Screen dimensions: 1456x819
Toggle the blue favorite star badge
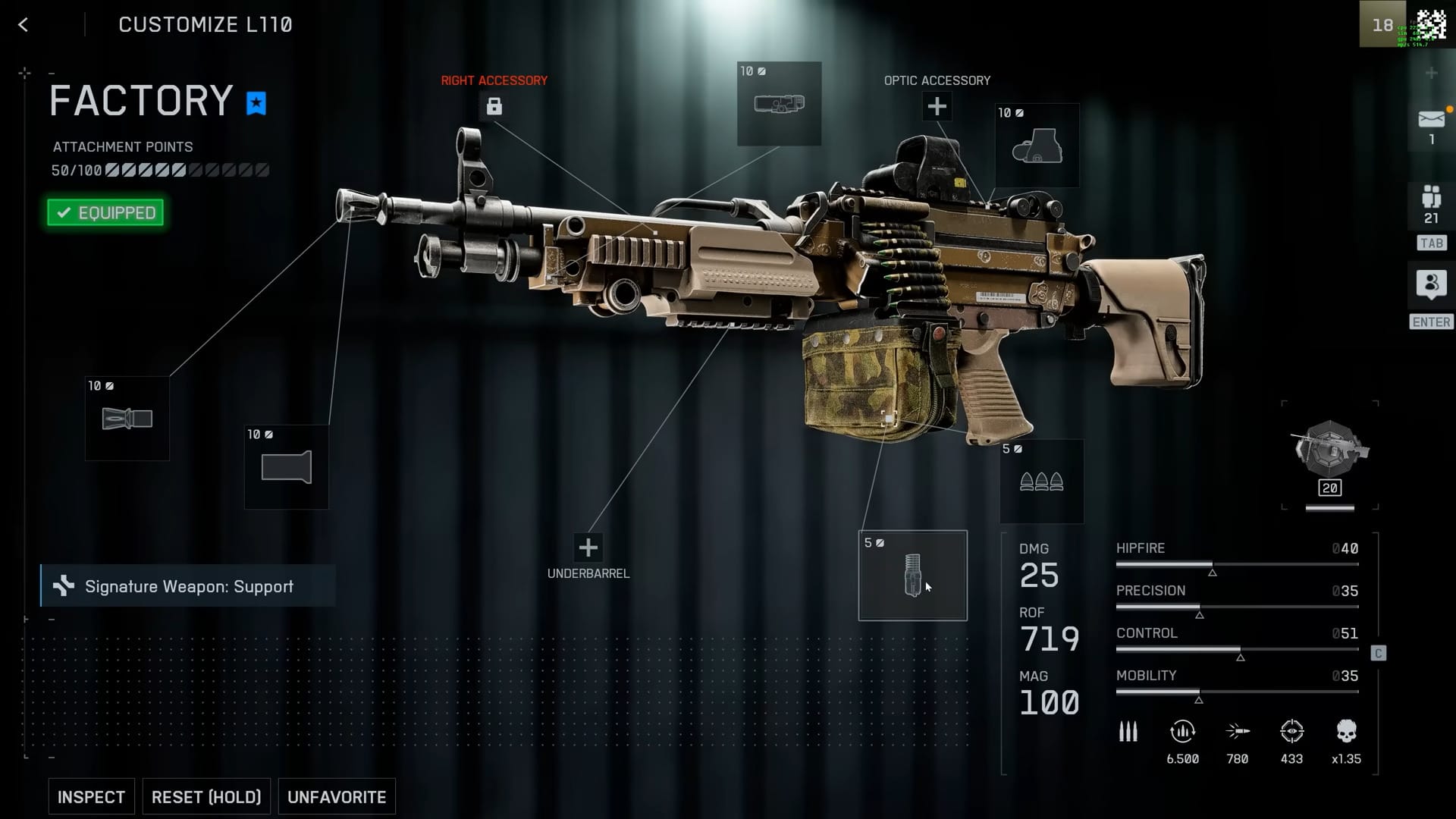(256, 102)
